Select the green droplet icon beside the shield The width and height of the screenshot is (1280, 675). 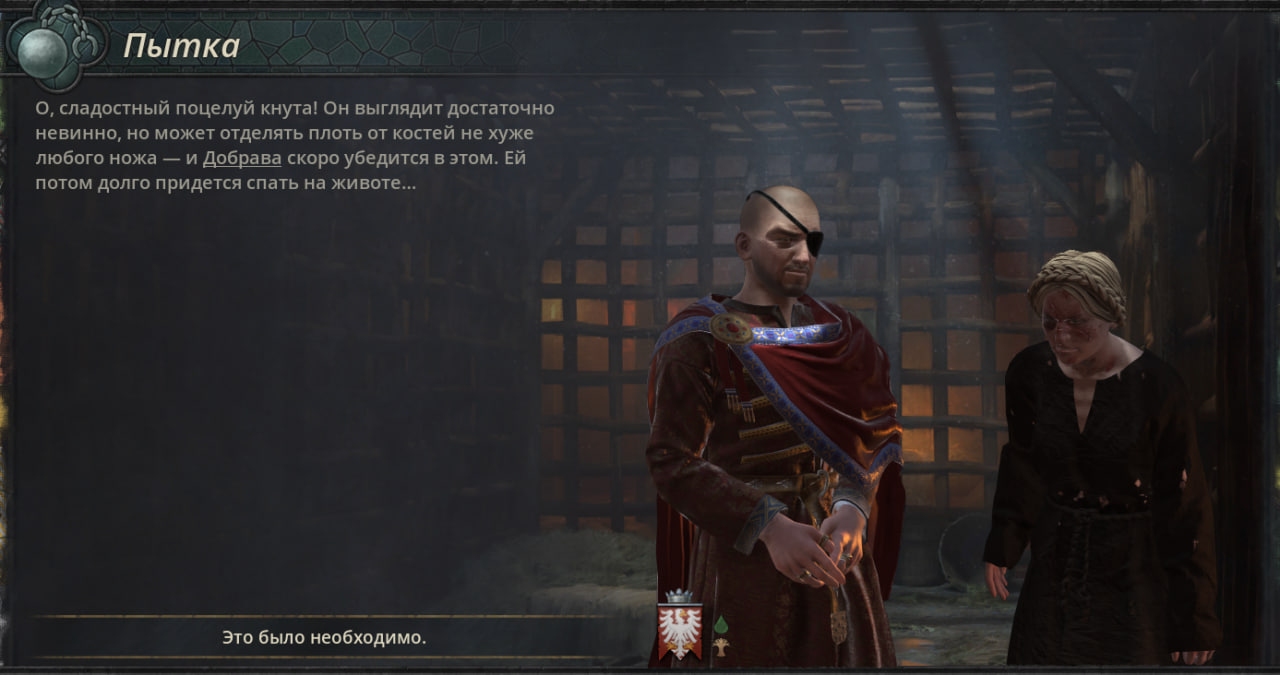[720, 625]
